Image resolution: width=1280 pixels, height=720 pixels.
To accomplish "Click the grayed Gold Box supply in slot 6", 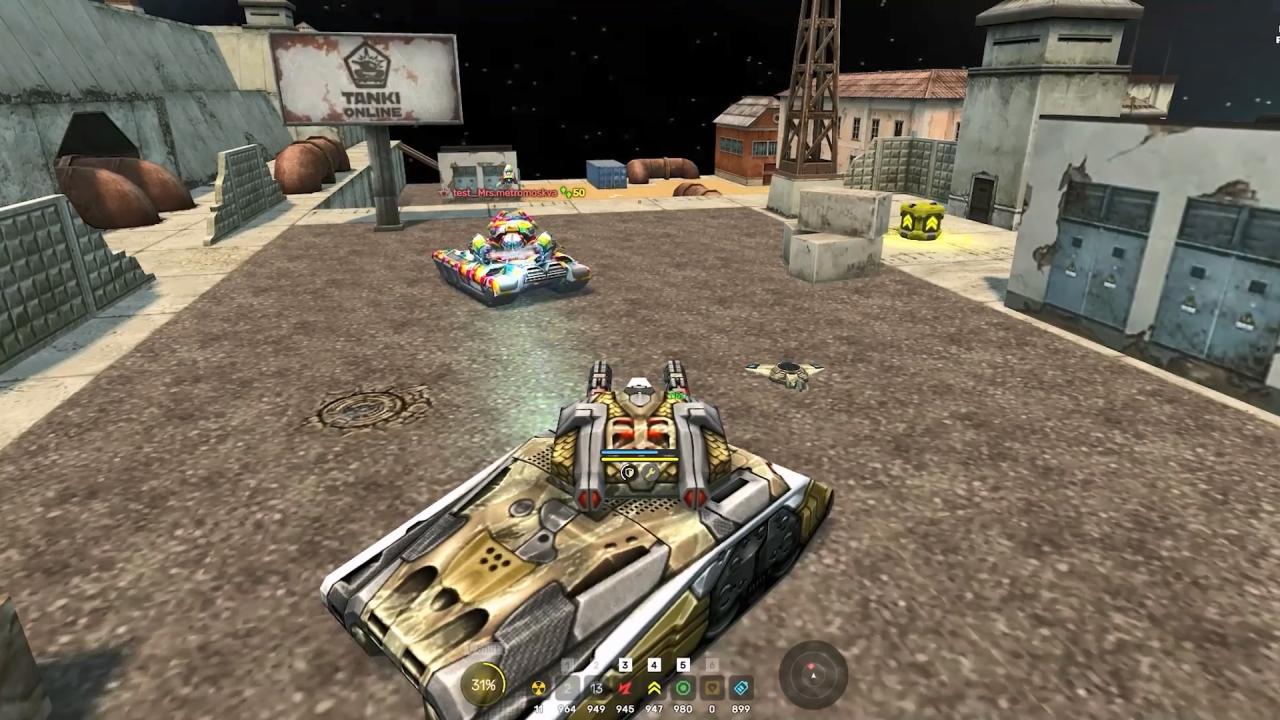I will (x=711, y=688).
